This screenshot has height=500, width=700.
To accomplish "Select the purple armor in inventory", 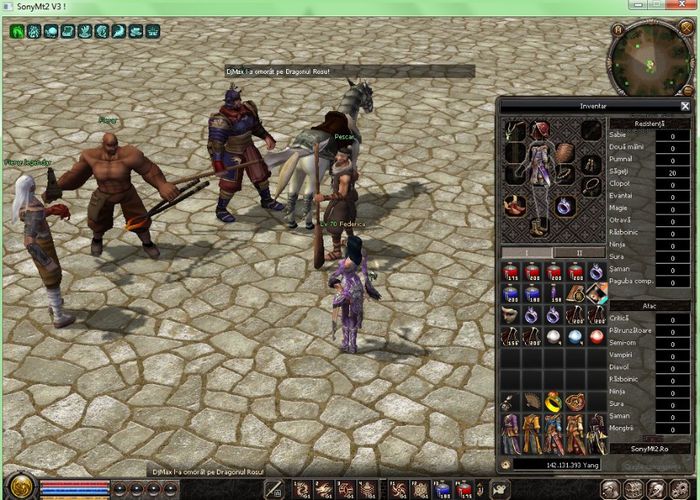I will (x=511, y=433).
